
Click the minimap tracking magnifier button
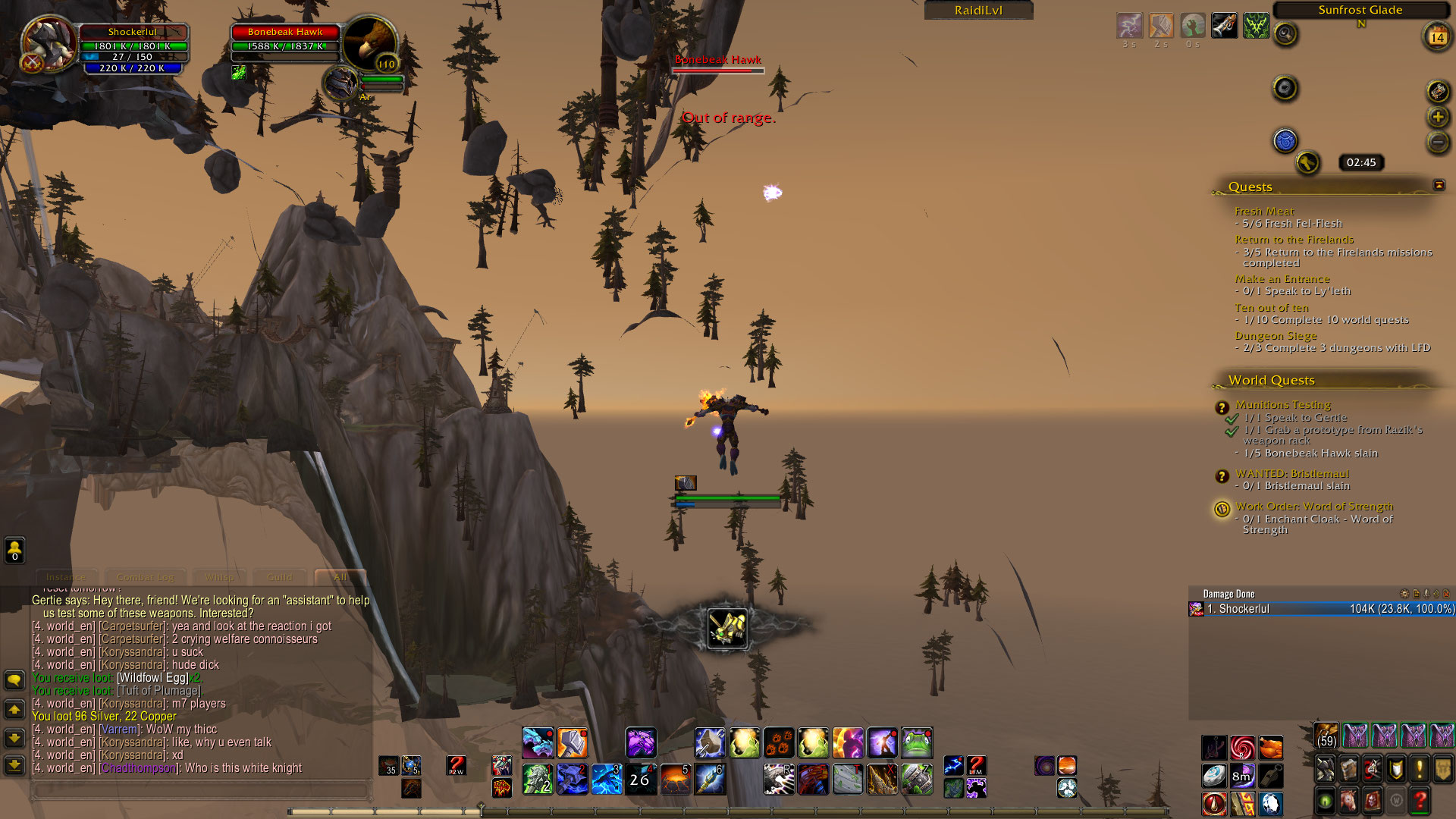coord(1285,33)
